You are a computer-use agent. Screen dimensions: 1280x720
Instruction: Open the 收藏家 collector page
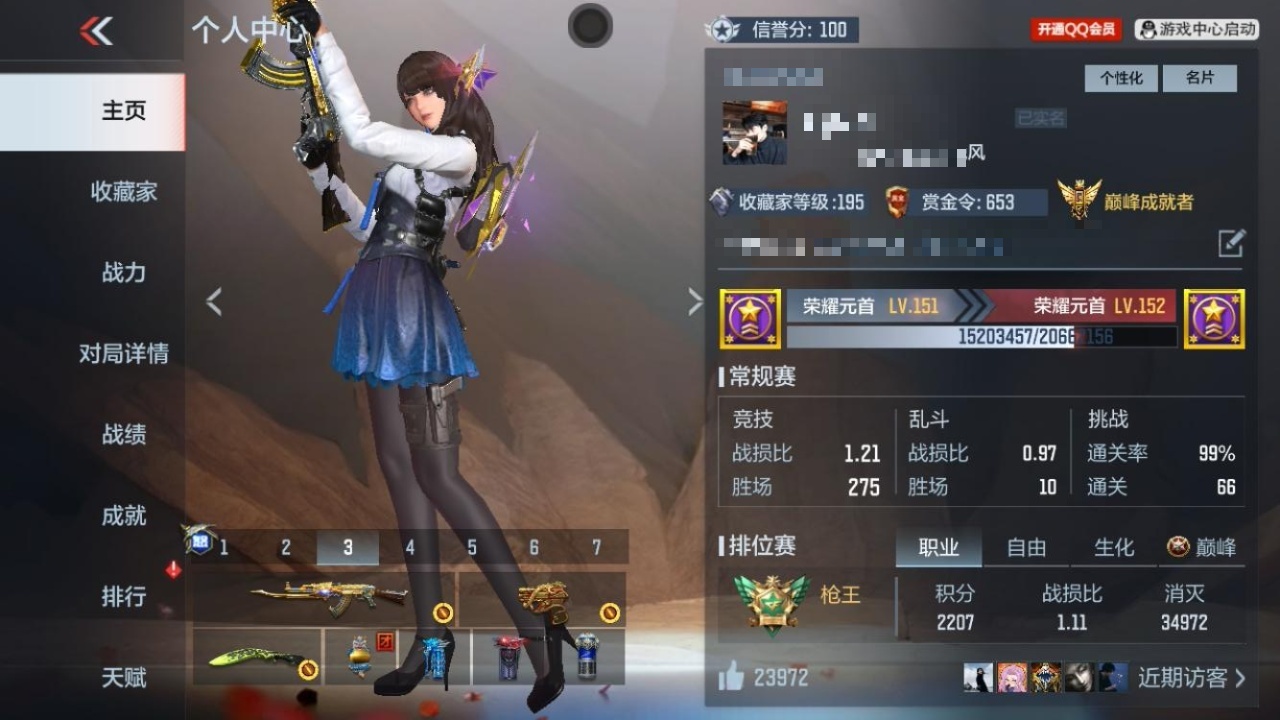[123, 191]
